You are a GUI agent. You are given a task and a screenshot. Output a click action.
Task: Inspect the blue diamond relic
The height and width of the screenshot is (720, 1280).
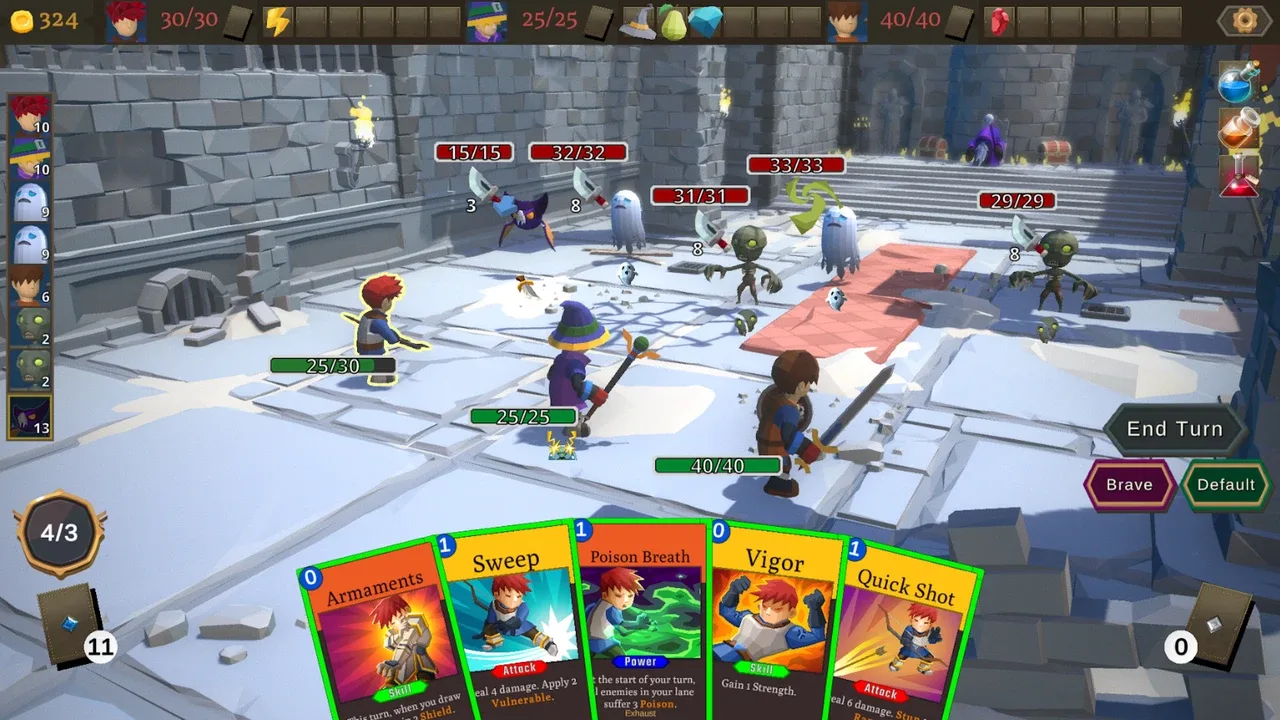coord(705,21)
